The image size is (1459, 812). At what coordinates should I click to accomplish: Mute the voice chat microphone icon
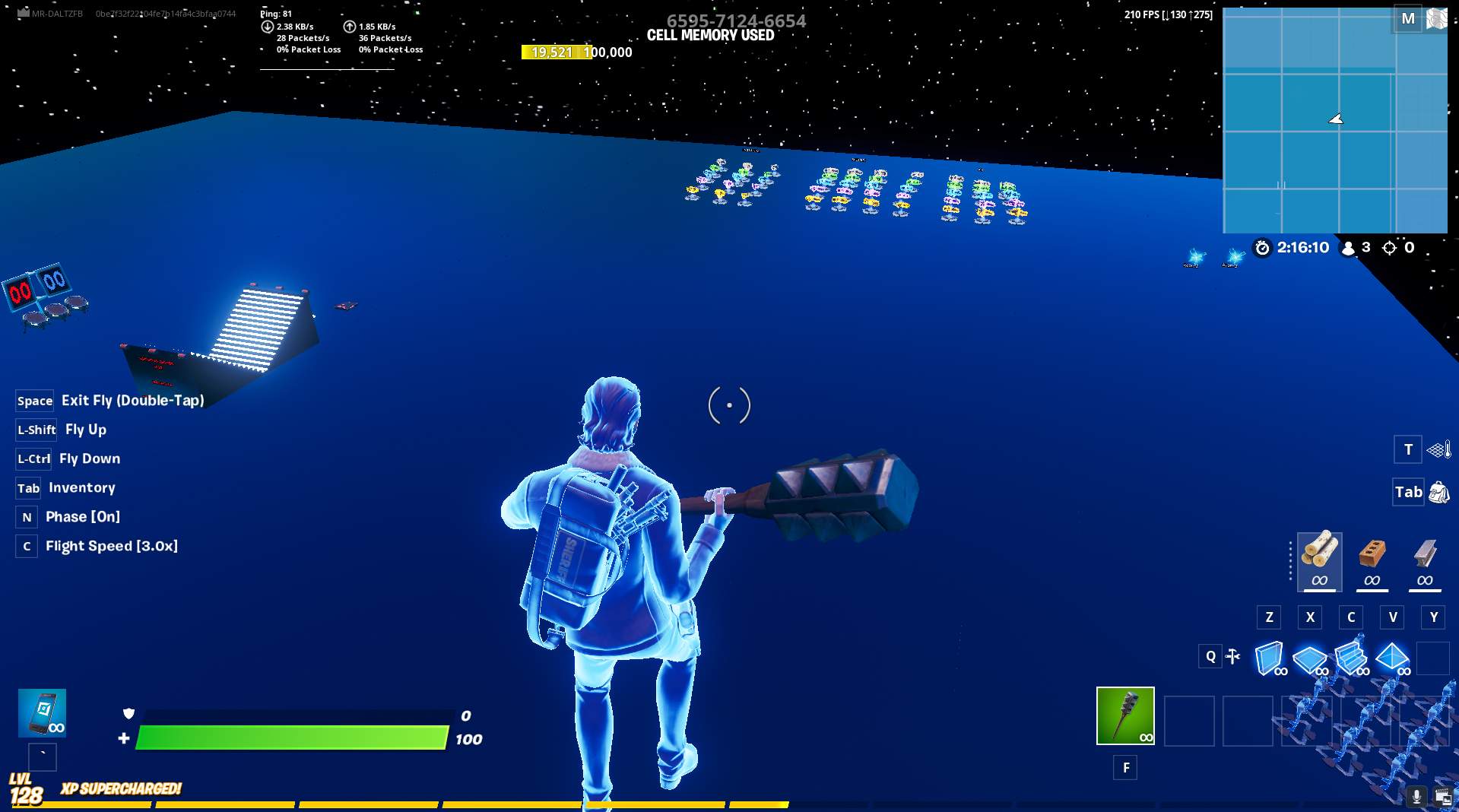coord(1416,796)
